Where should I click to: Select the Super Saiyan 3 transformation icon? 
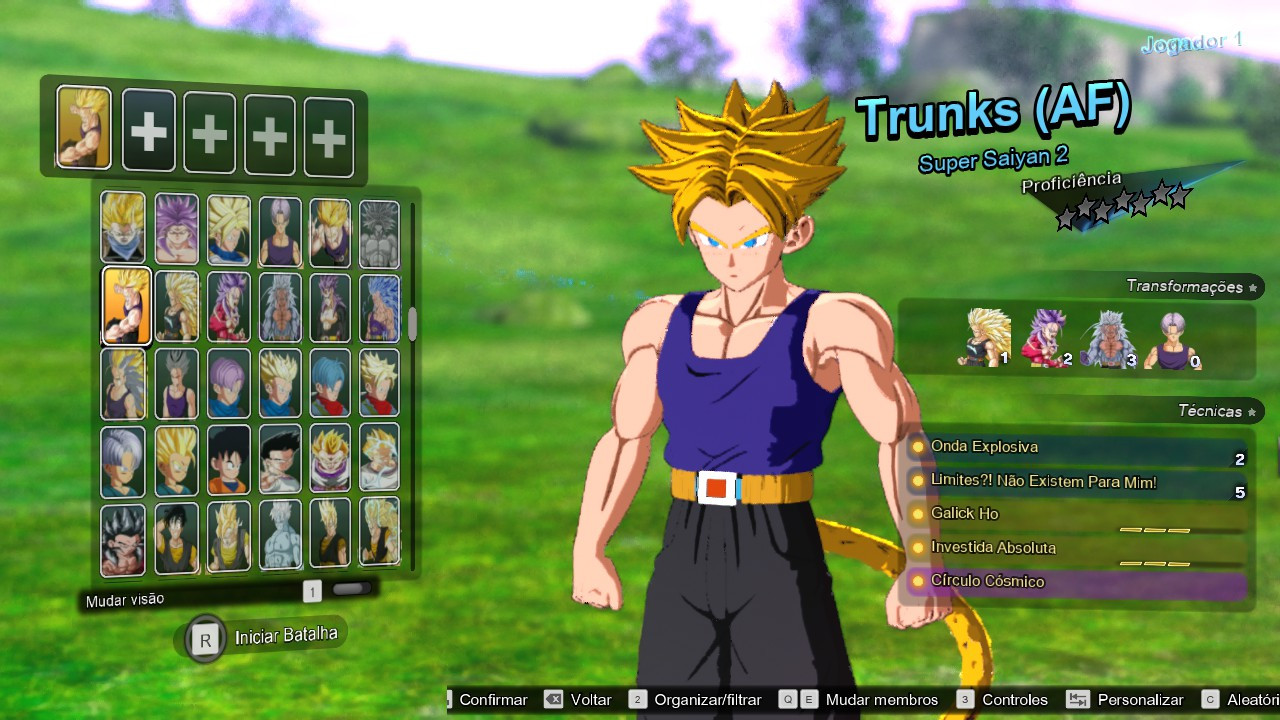(x=987, y=337)
